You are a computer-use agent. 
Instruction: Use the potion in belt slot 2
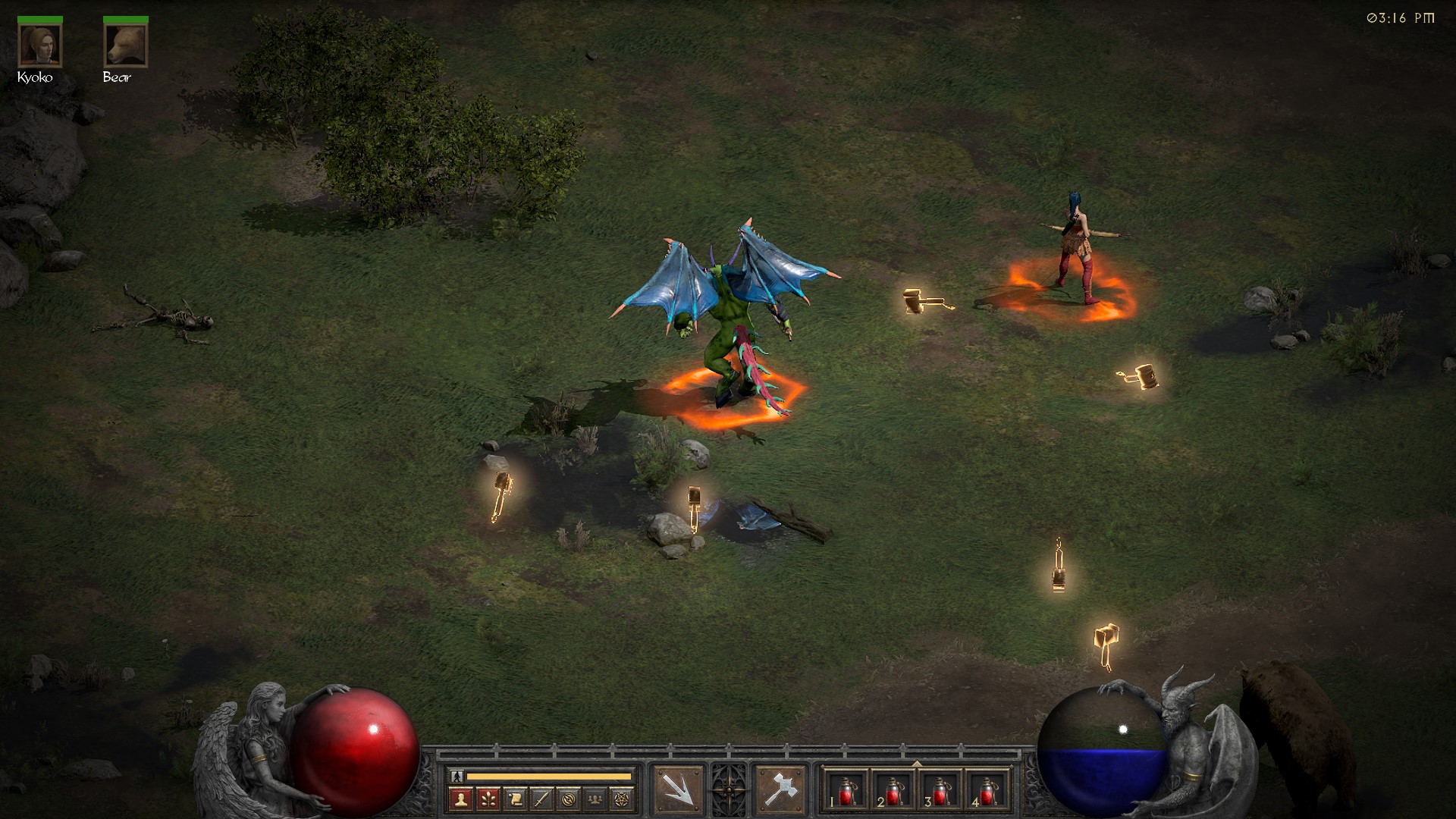pos(893,791)
